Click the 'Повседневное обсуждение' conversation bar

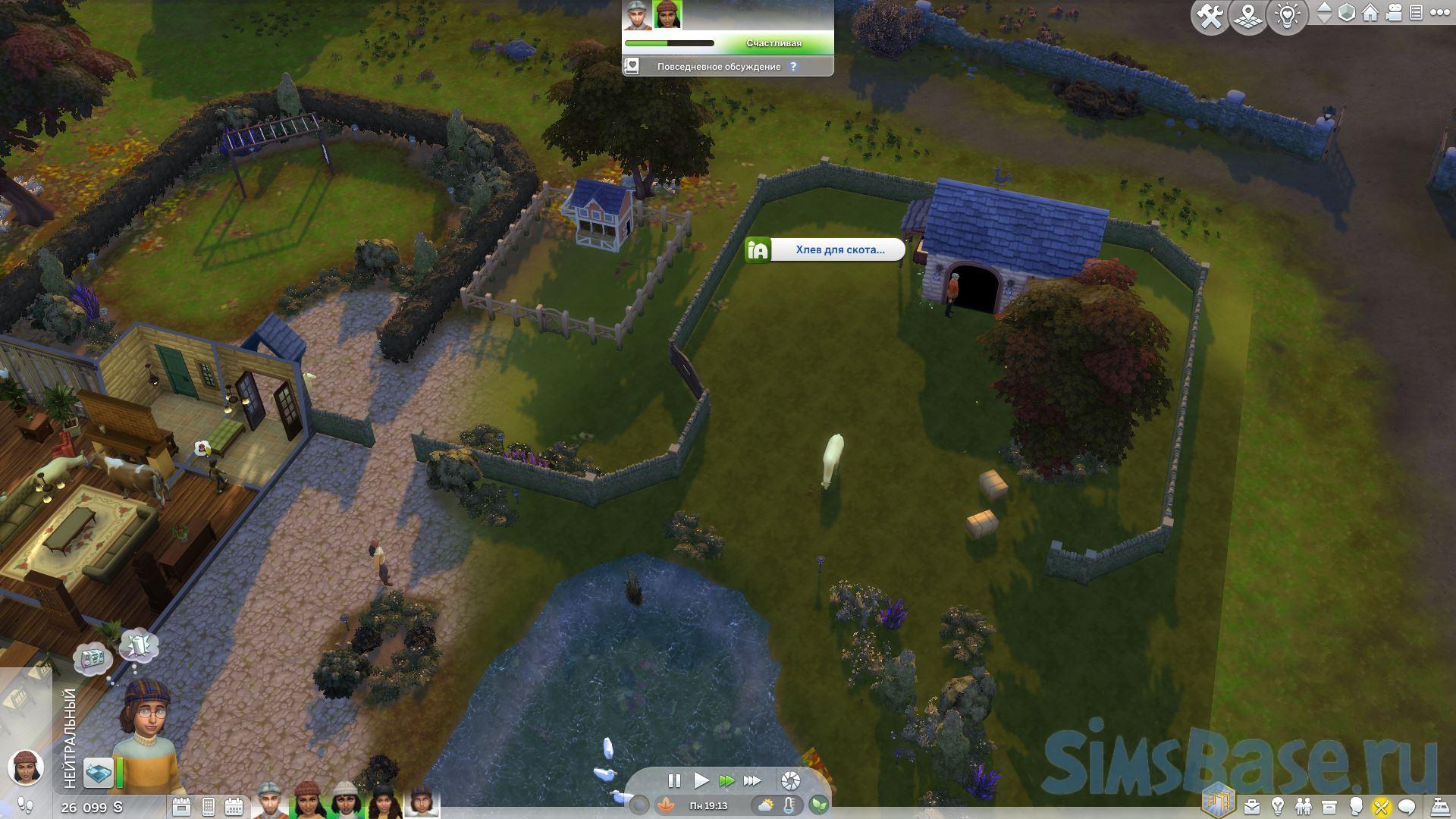click(718, 67)
